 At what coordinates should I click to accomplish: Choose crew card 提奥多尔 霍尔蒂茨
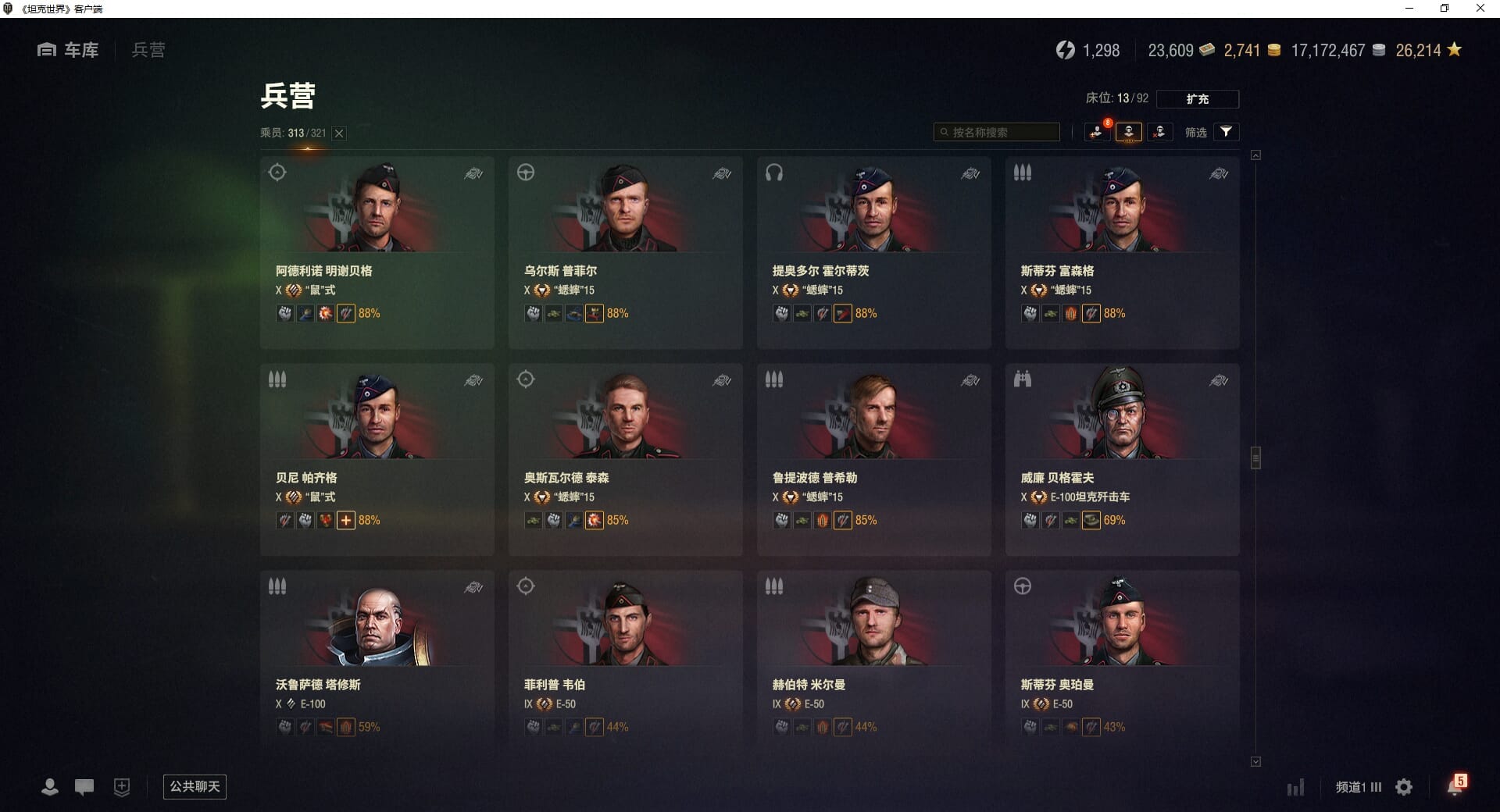pos(873,252)
